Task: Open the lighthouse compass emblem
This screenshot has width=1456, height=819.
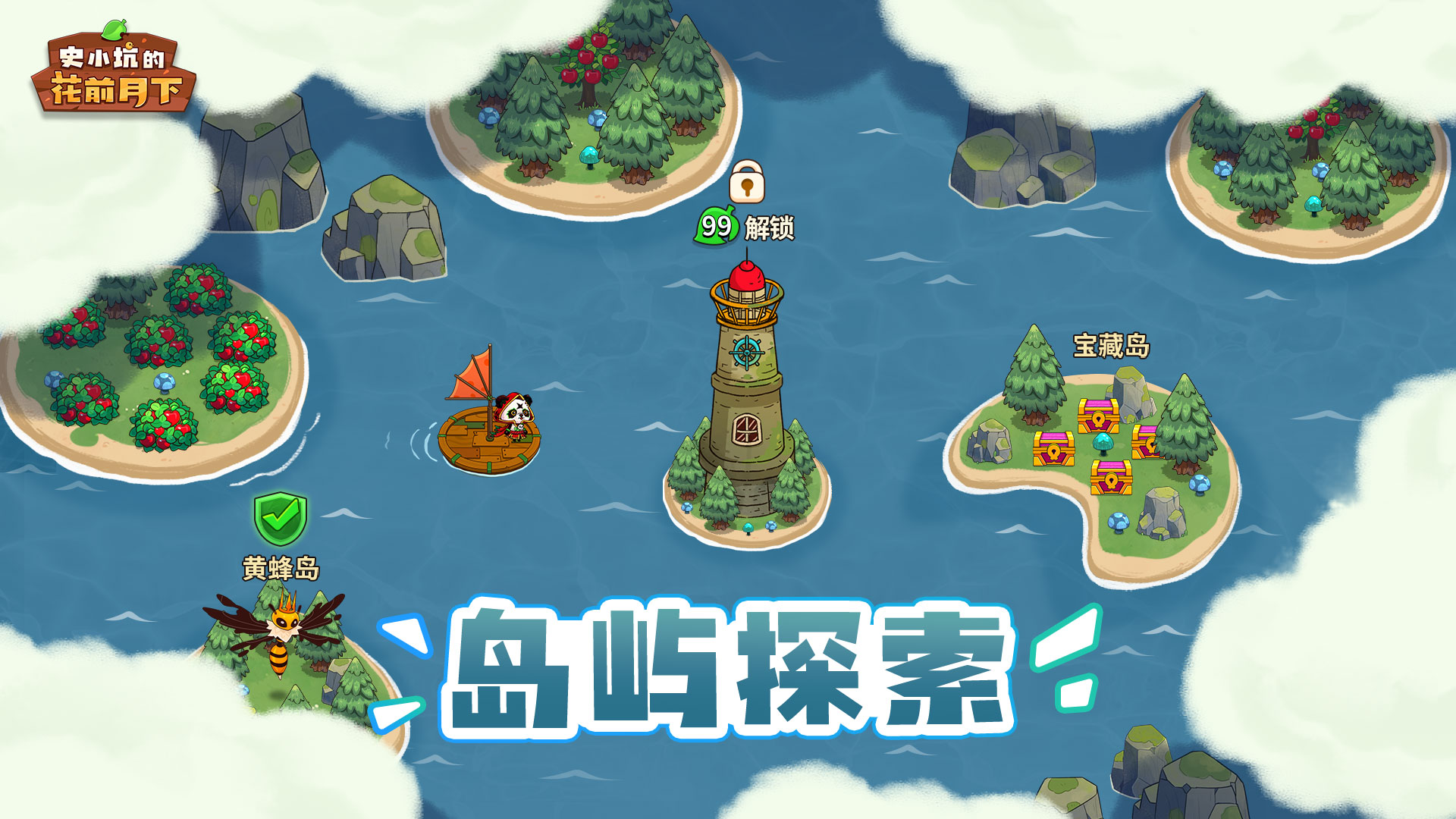Action: 747,353
